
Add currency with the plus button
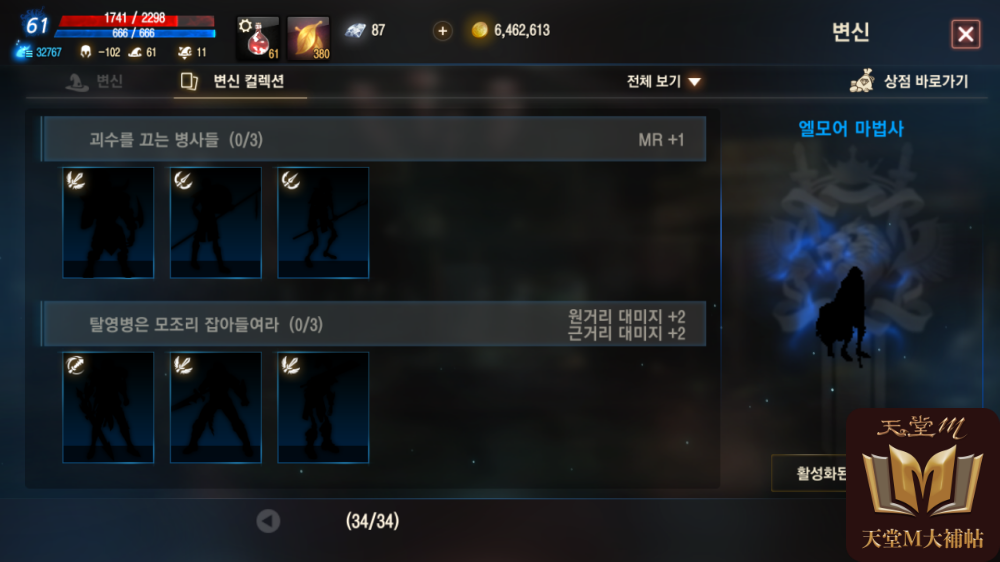coord(442,31)
